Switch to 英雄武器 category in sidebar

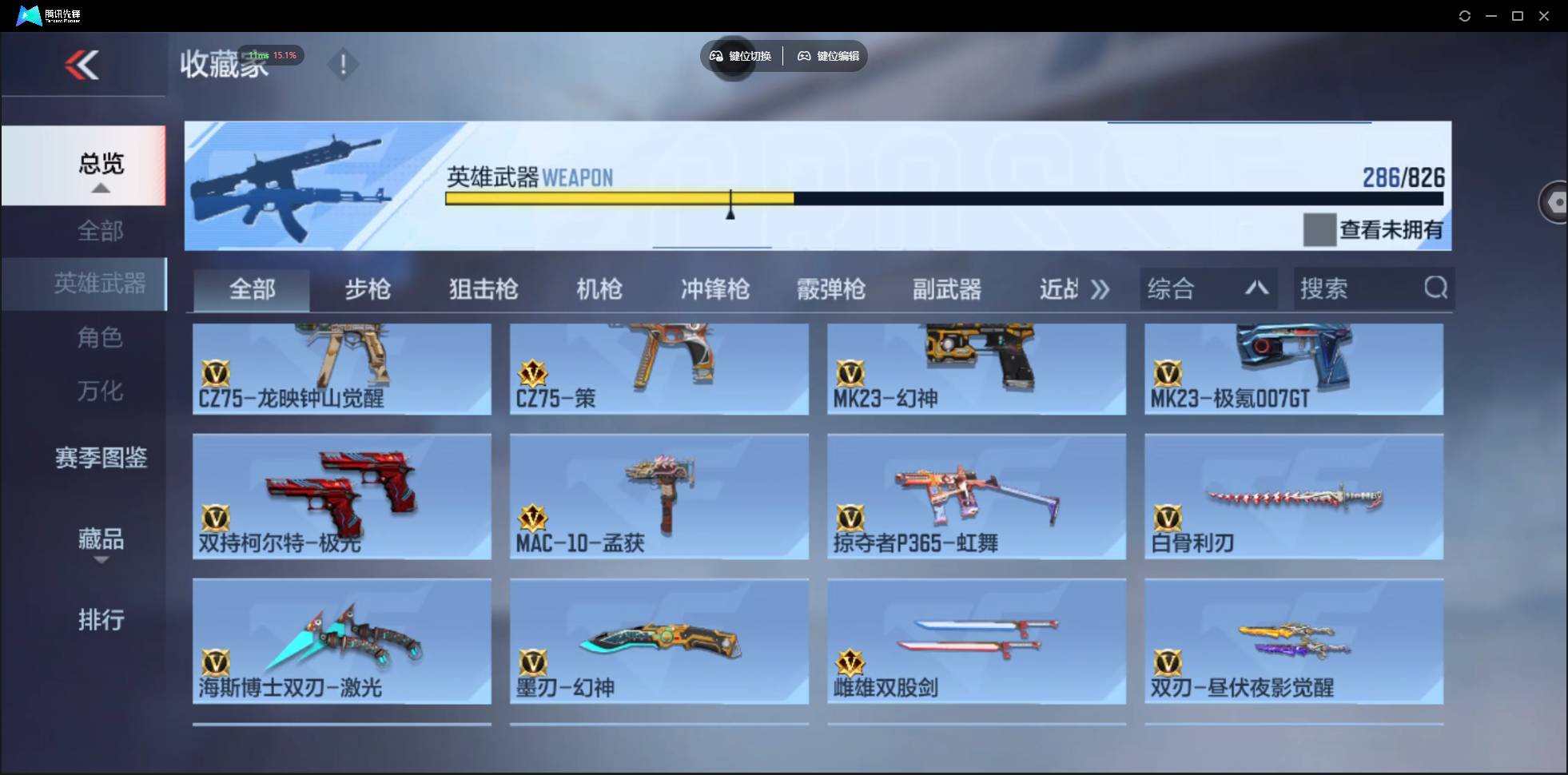[100, 284]
